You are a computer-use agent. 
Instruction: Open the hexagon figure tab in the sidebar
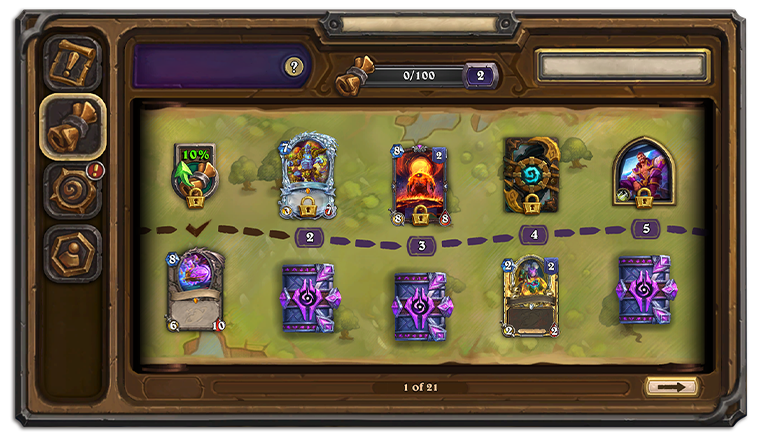tap(73, 252)
